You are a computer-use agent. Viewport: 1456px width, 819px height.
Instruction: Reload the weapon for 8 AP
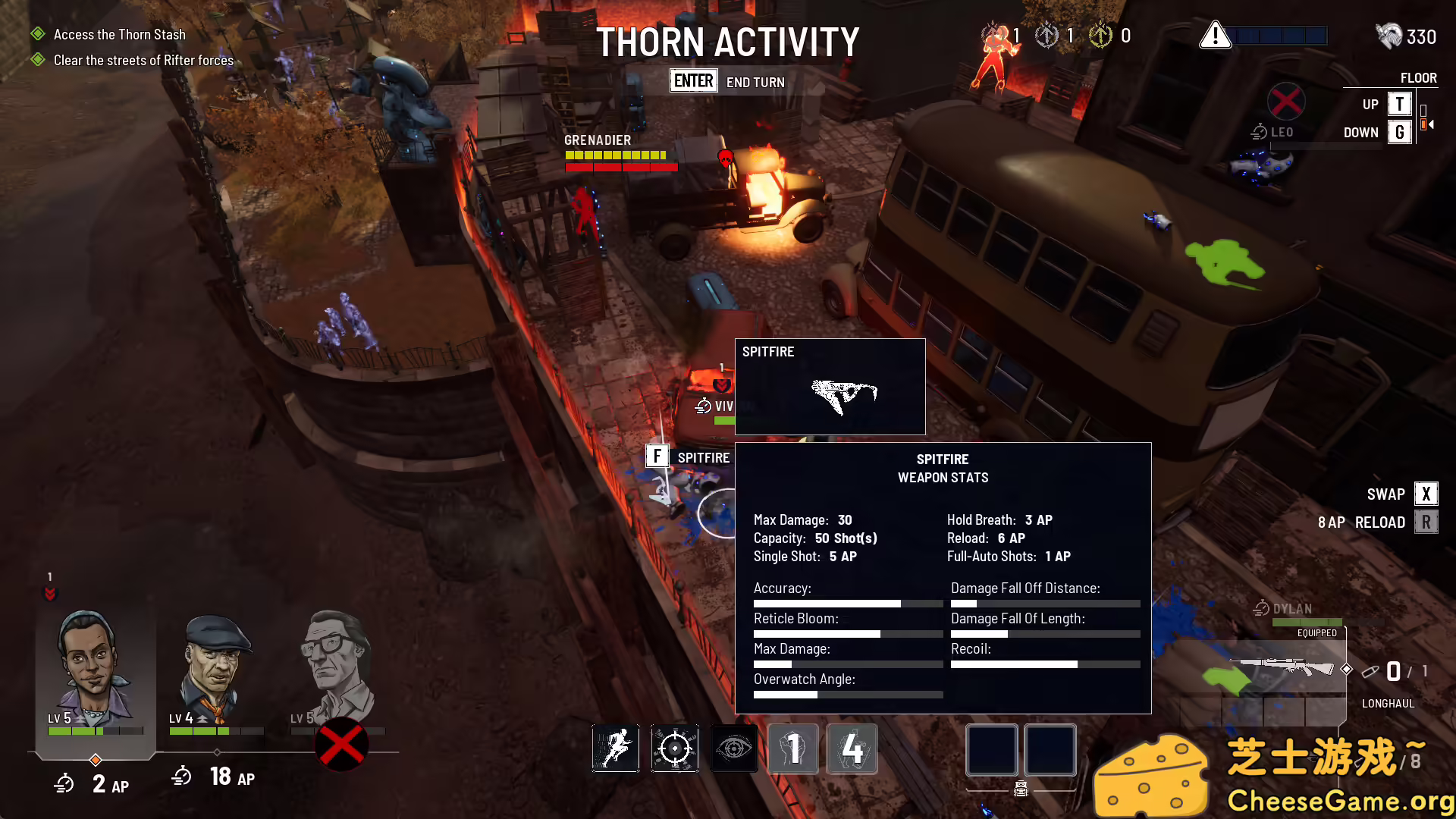tap(1426, 522)
